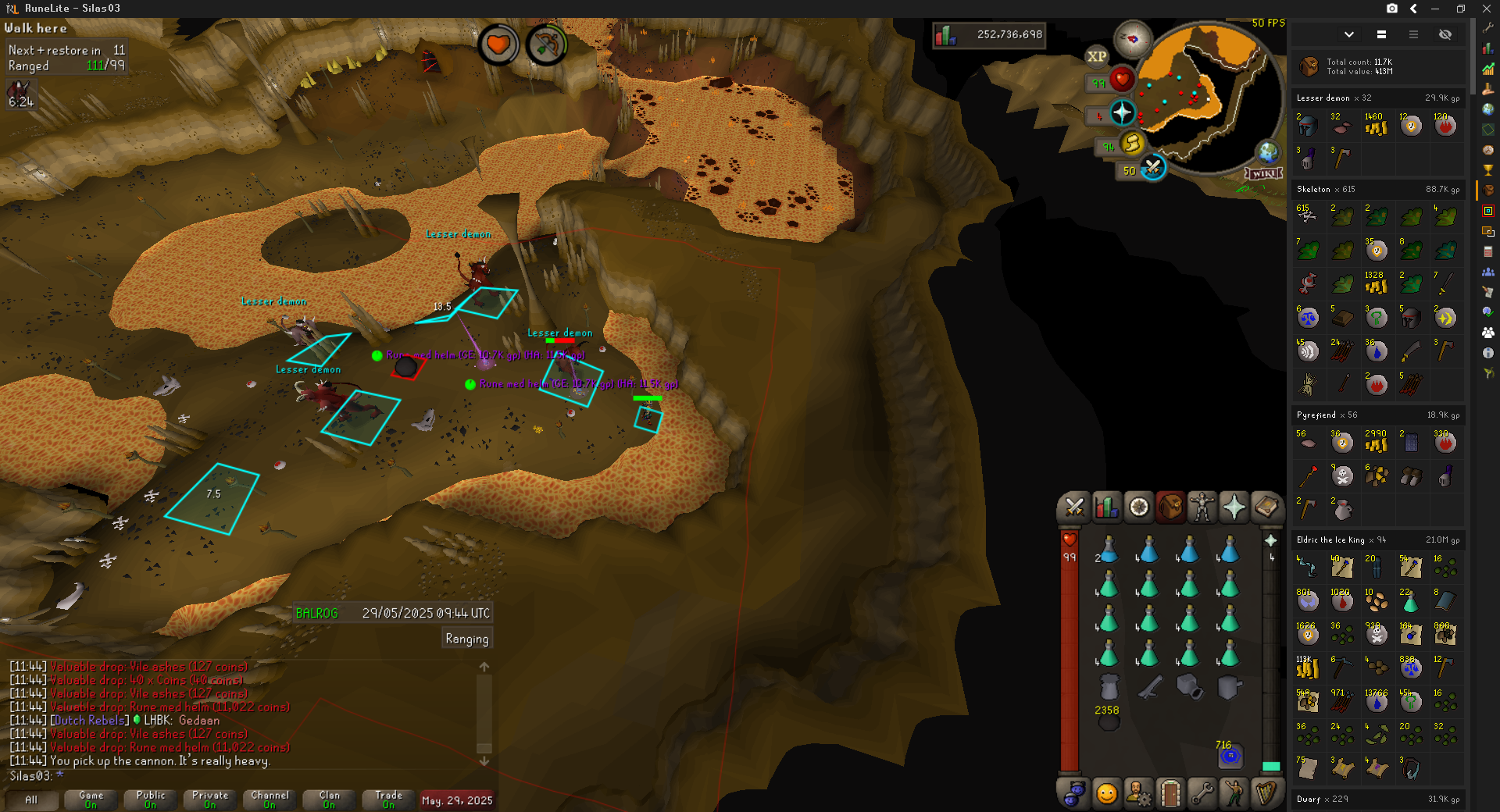Image resolution: width=1500 pixels, height=812 pixels.
Task: Select the coins stack of 2358
Action: point(1109,721)
